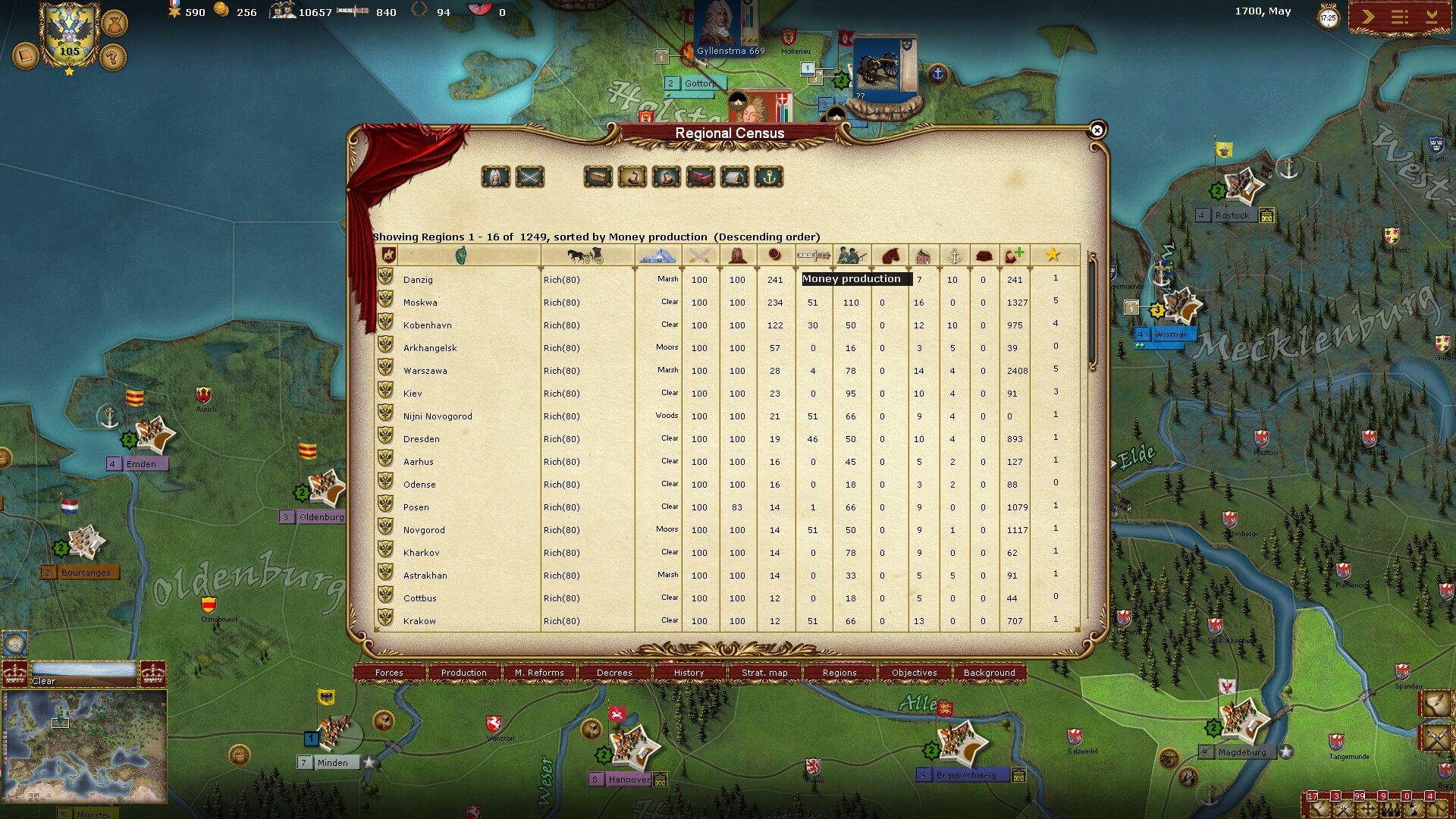The image size is (1456, 819).
Task: Switch to the Production tab
Action: [x=463, y=673]
